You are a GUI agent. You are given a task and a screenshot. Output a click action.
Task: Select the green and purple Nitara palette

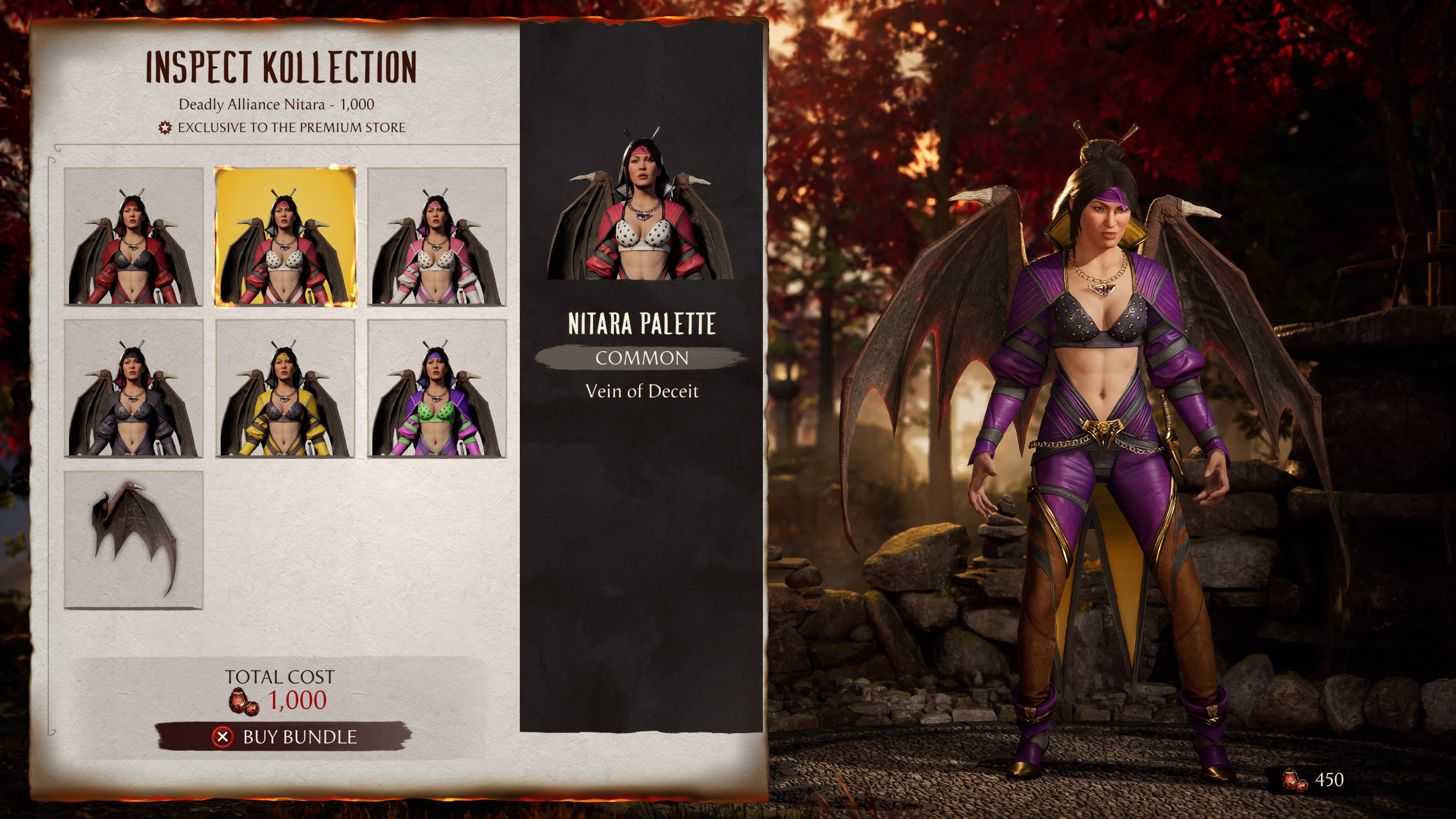click(x=437, y=388)
